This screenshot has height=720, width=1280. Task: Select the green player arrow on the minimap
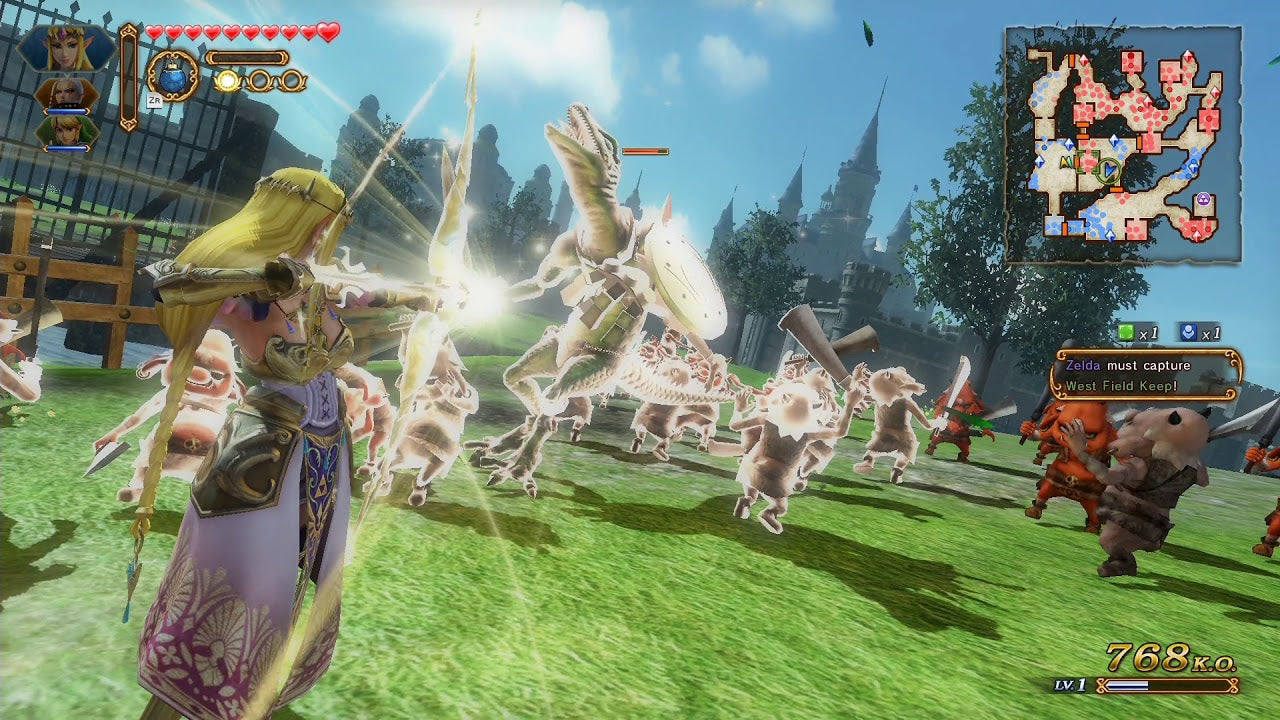tap(1109, 169)
